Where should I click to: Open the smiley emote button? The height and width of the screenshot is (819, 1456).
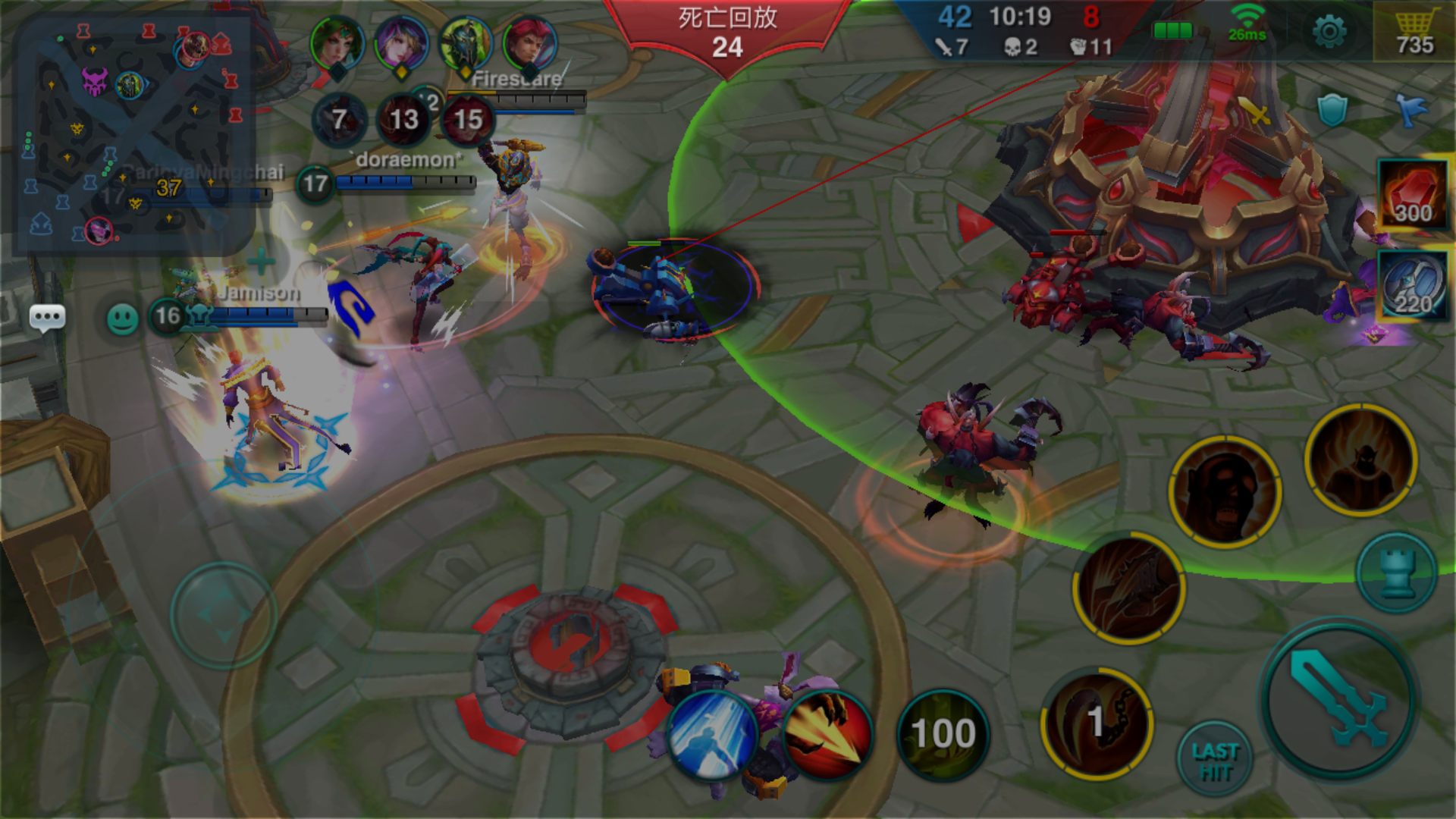tap(123, 319)
